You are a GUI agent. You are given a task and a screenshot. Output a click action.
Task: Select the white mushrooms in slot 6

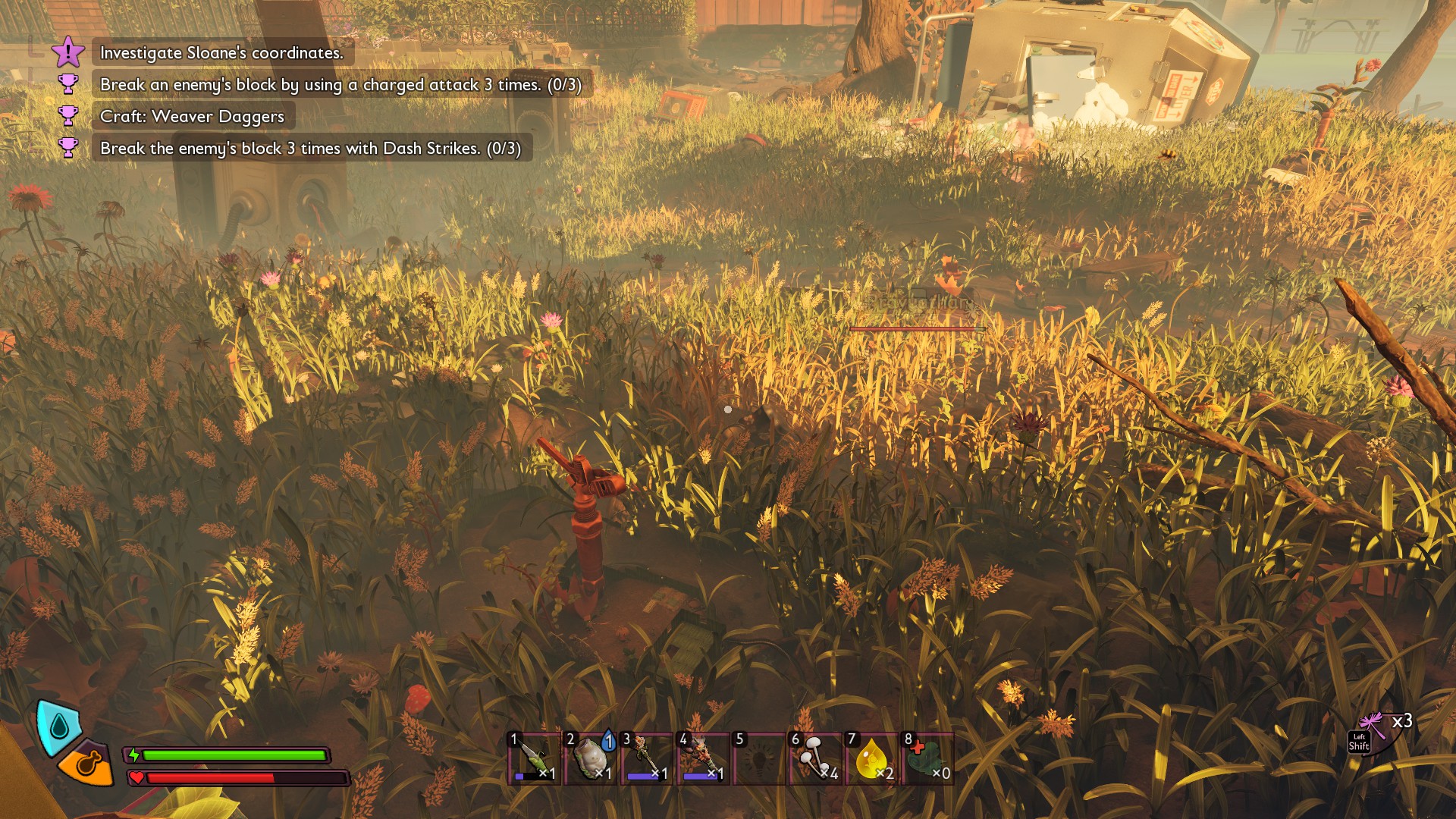(x=816, y=758)
